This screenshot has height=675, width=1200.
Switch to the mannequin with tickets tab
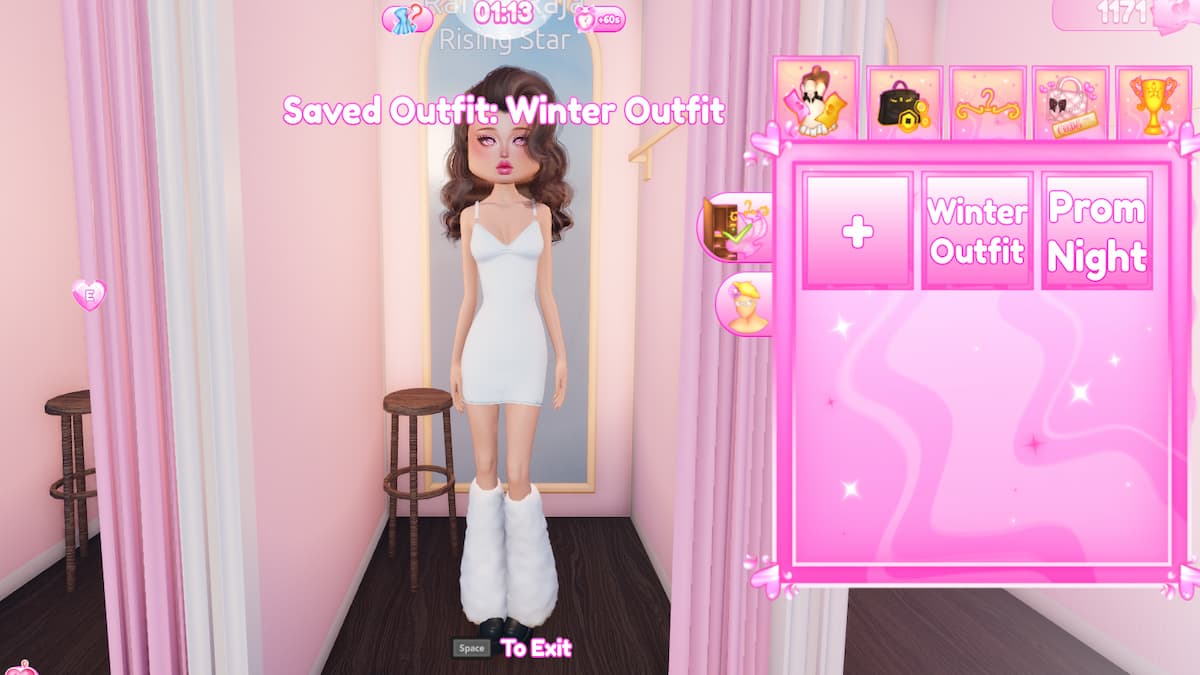click(816, 100)
